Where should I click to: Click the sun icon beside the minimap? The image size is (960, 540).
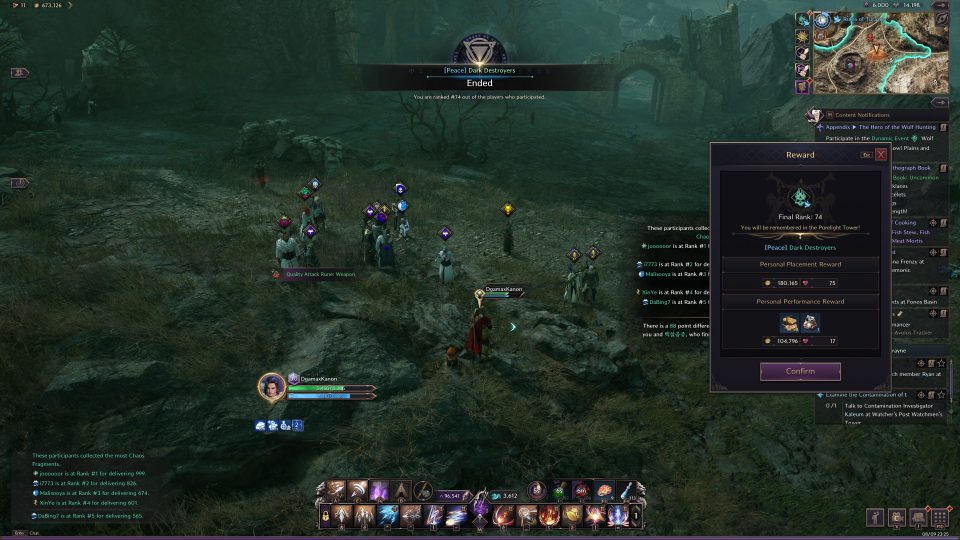coord(802,36)
